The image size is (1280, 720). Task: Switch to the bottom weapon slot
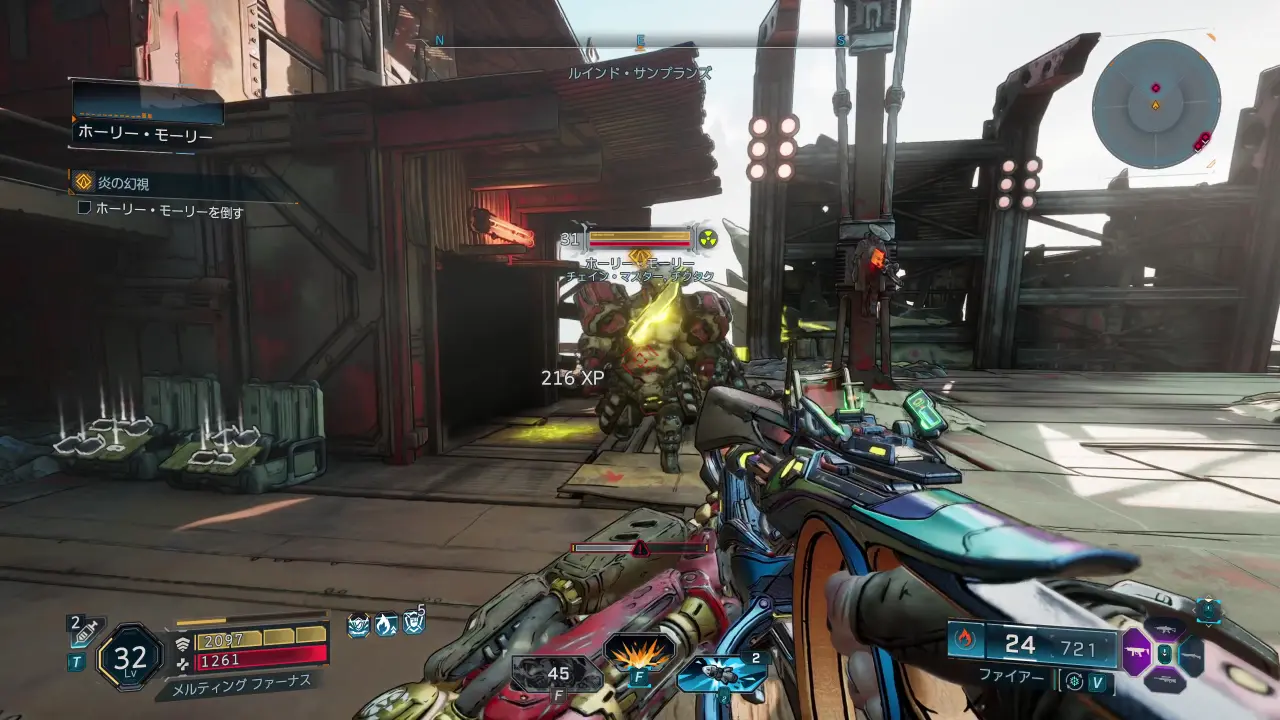point(1164,681)
